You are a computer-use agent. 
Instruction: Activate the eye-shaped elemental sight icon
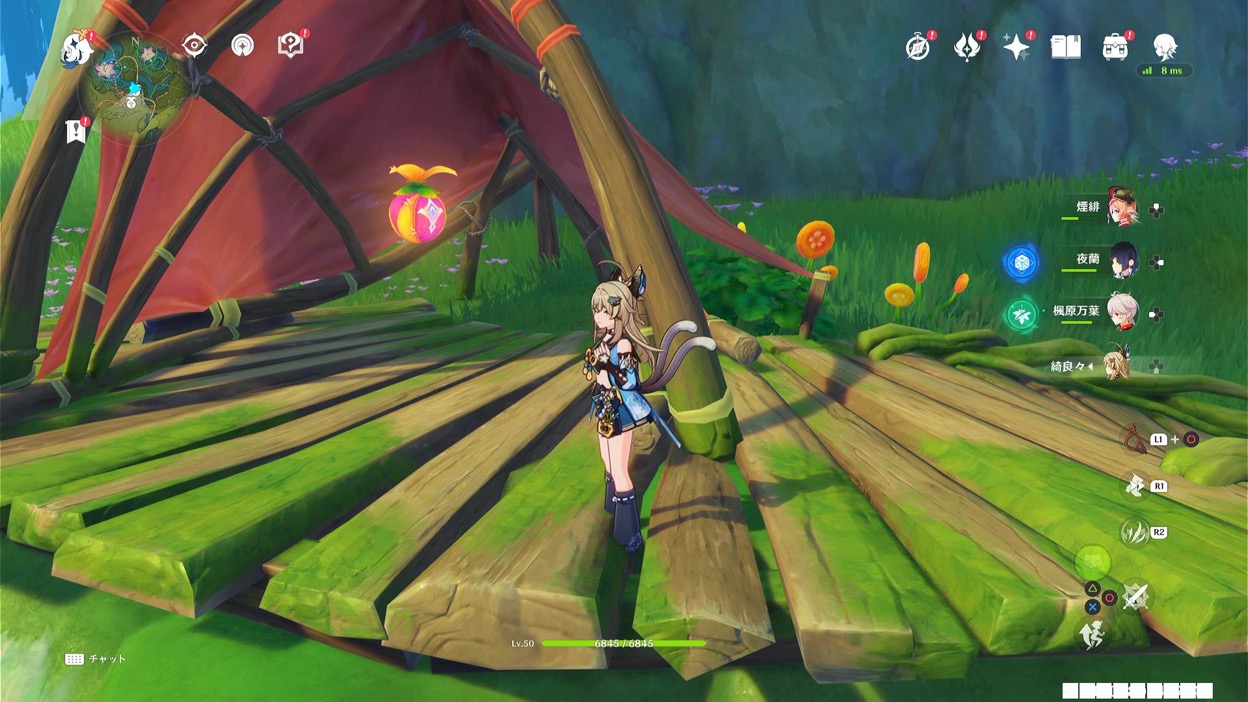194,45
